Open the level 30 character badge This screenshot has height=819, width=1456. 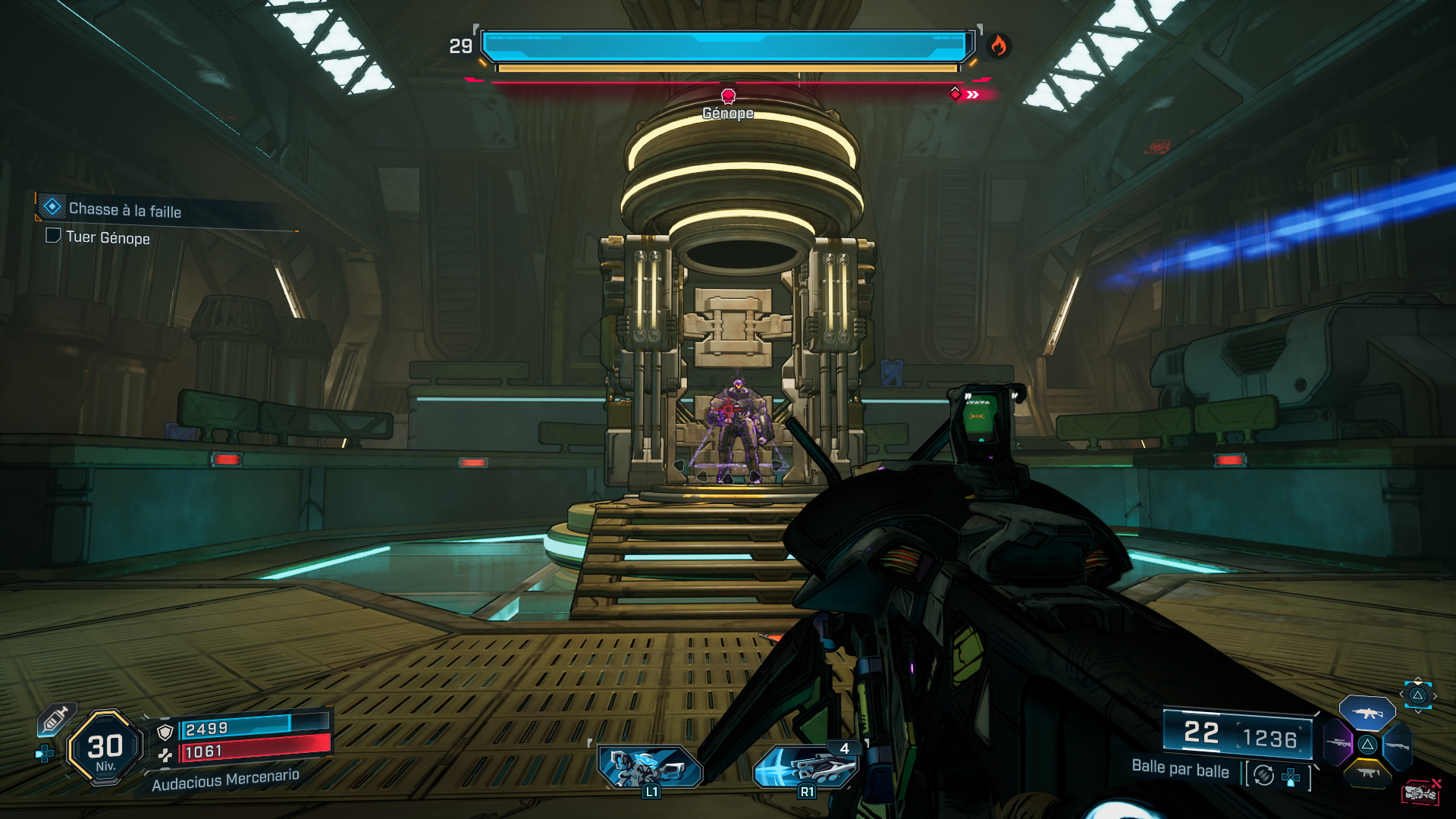(105, 748)
